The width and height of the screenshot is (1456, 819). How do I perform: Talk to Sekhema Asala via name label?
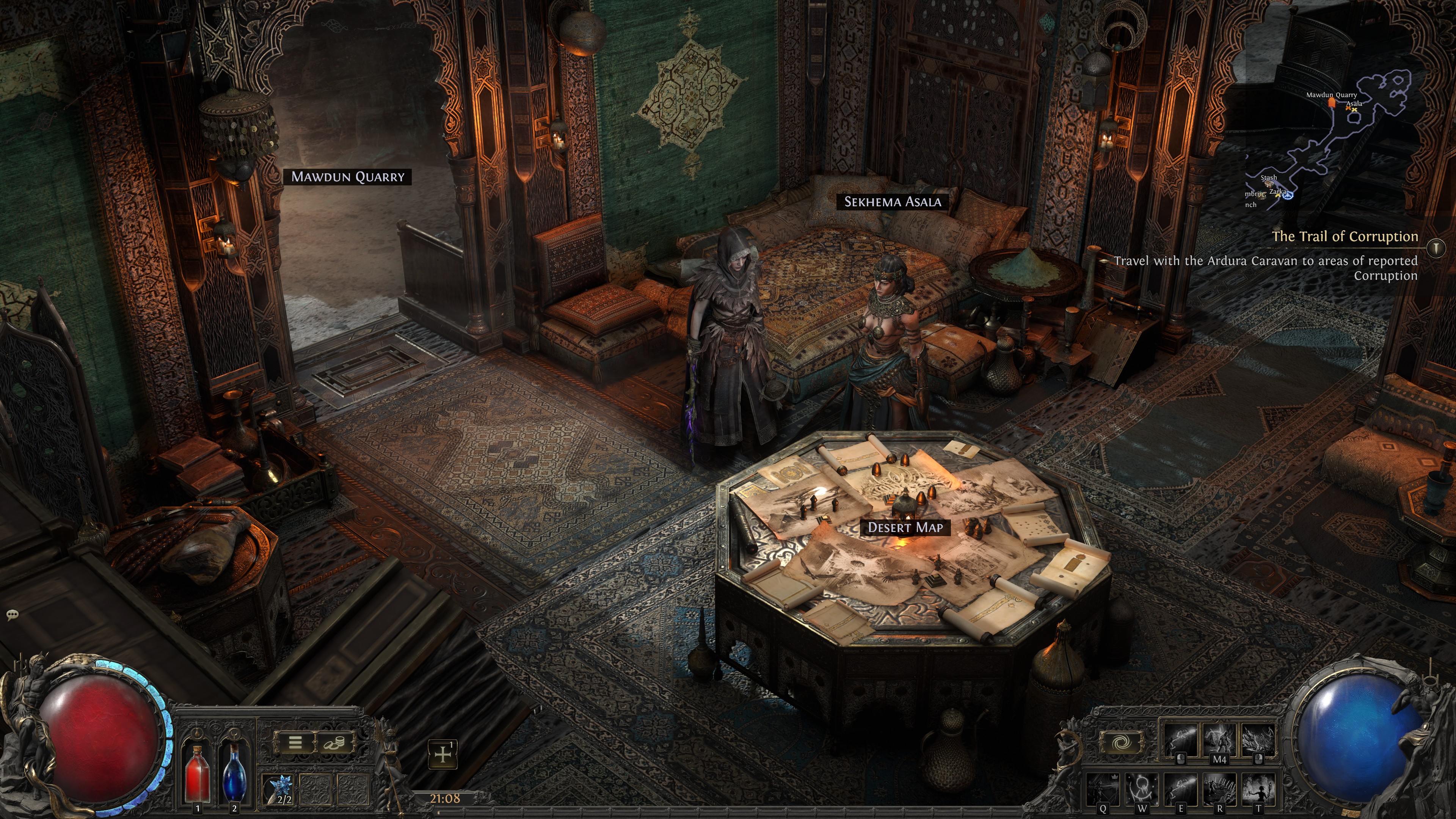[x=893, y=202]
